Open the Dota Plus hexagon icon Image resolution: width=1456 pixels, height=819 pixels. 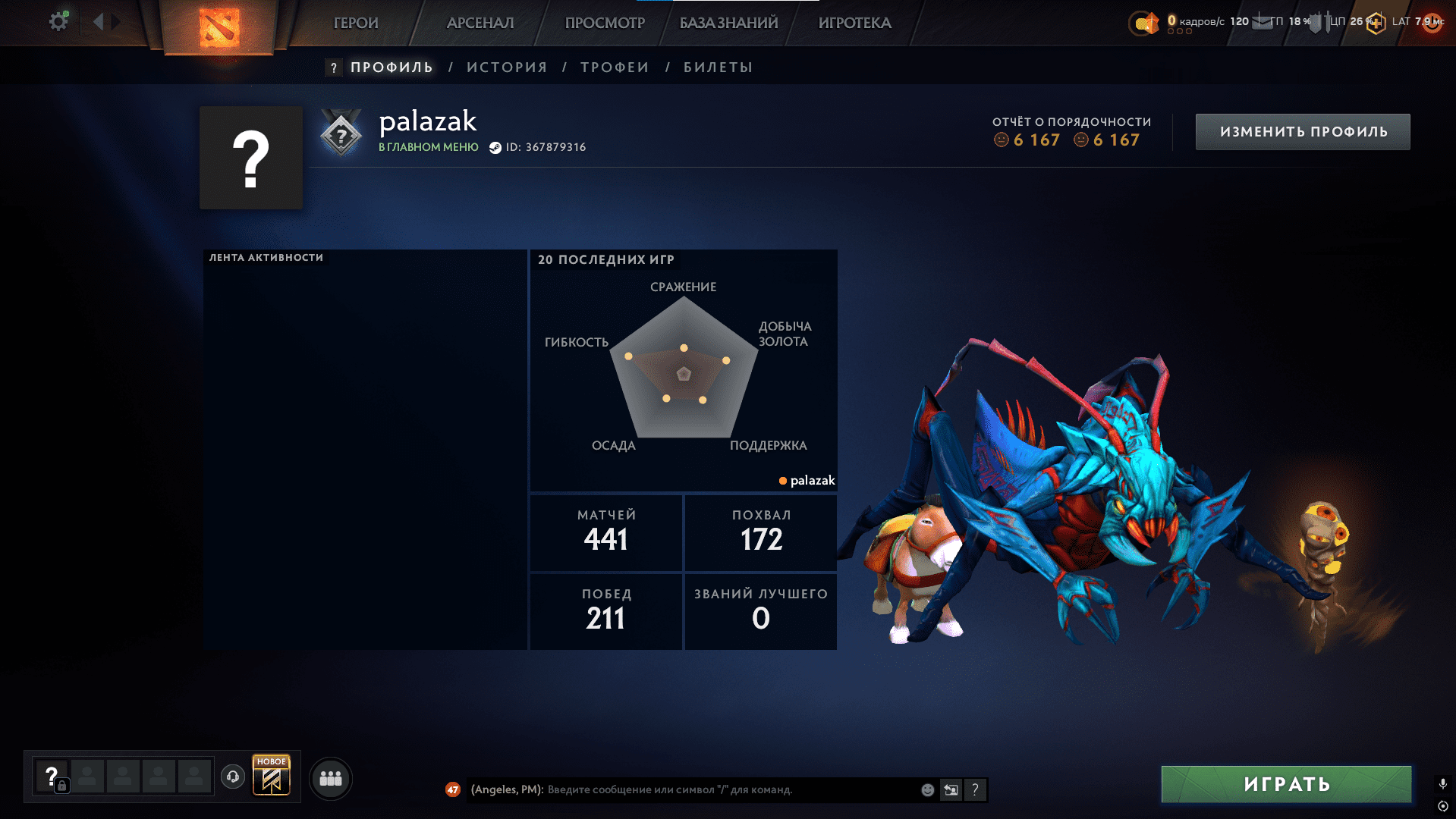click(1375, 22)
